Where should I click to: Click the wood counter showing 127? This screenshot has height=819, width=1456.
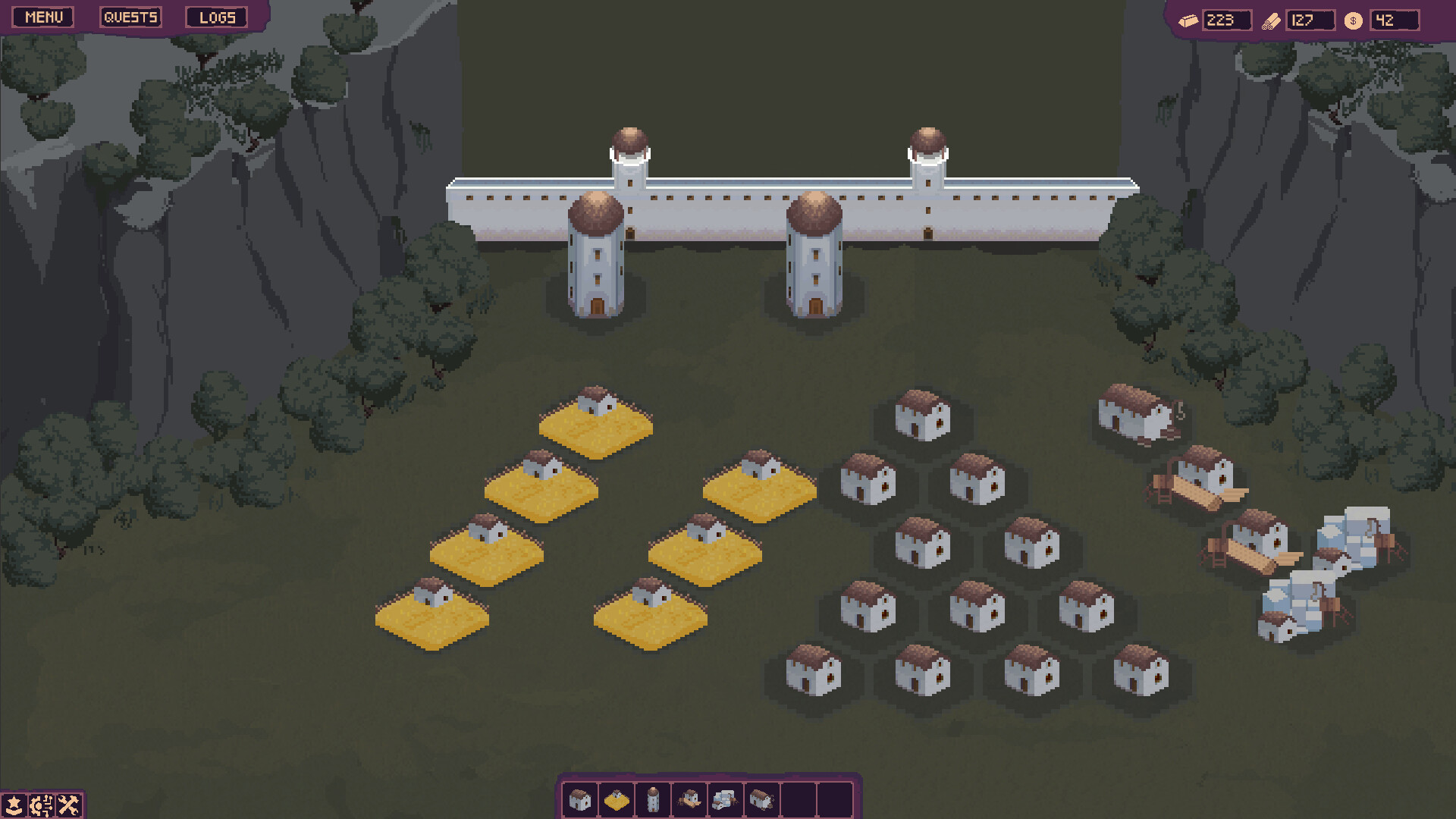1309,20
